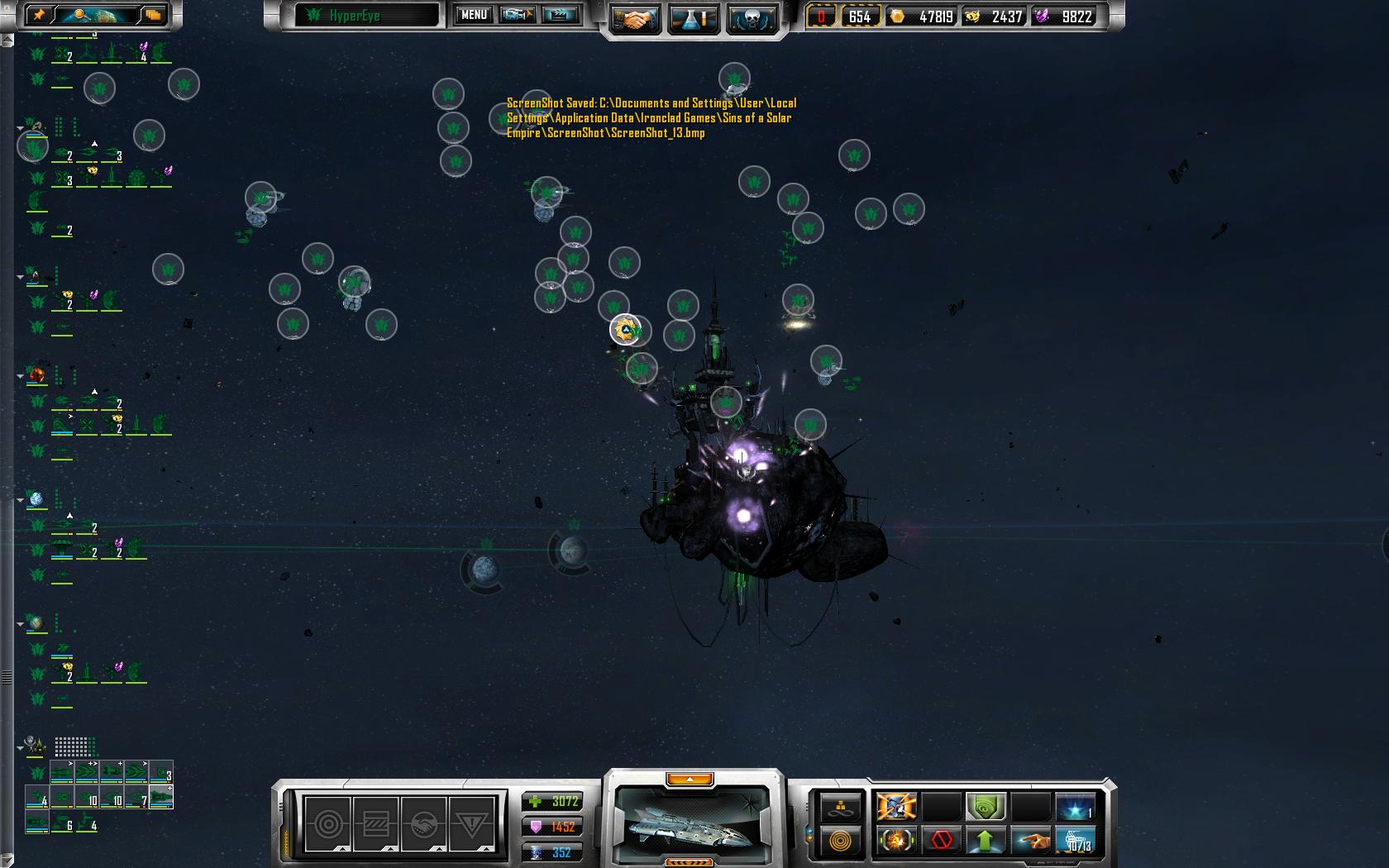Click the selected ship portrait

[x=693, y=818]
